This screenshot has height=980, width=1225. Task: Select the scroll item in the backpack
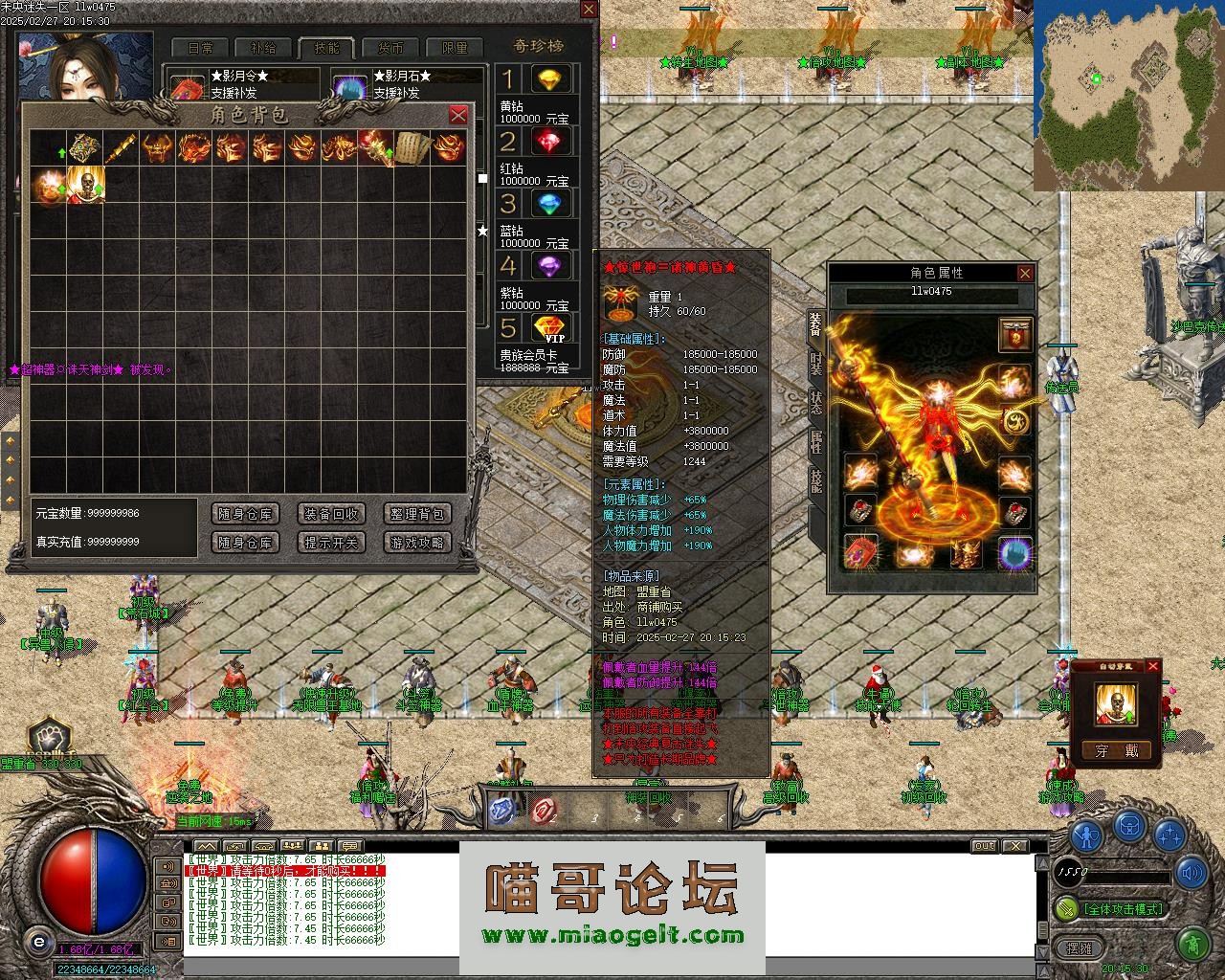coord(412,147)
